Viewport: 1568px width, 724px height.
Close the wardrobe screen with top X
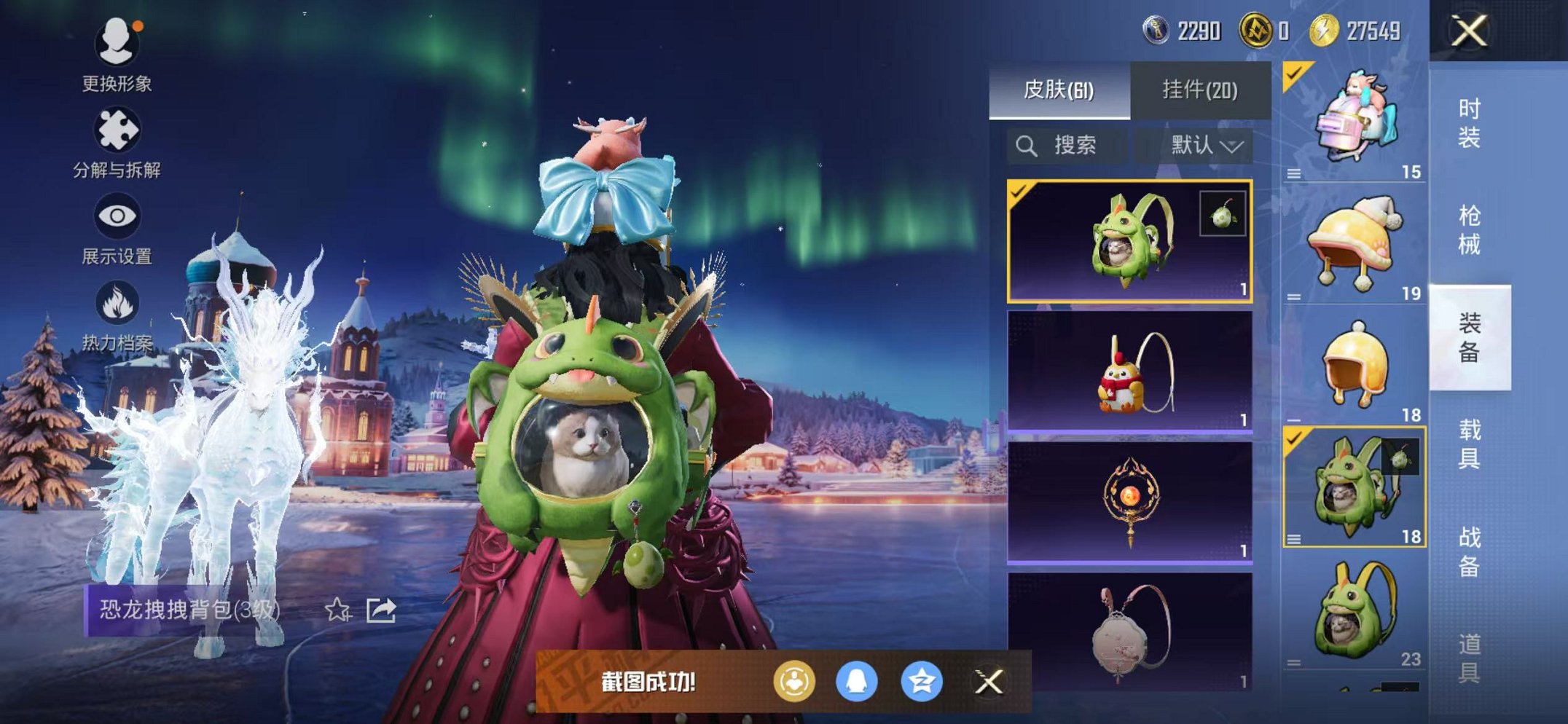[1469, 31]
